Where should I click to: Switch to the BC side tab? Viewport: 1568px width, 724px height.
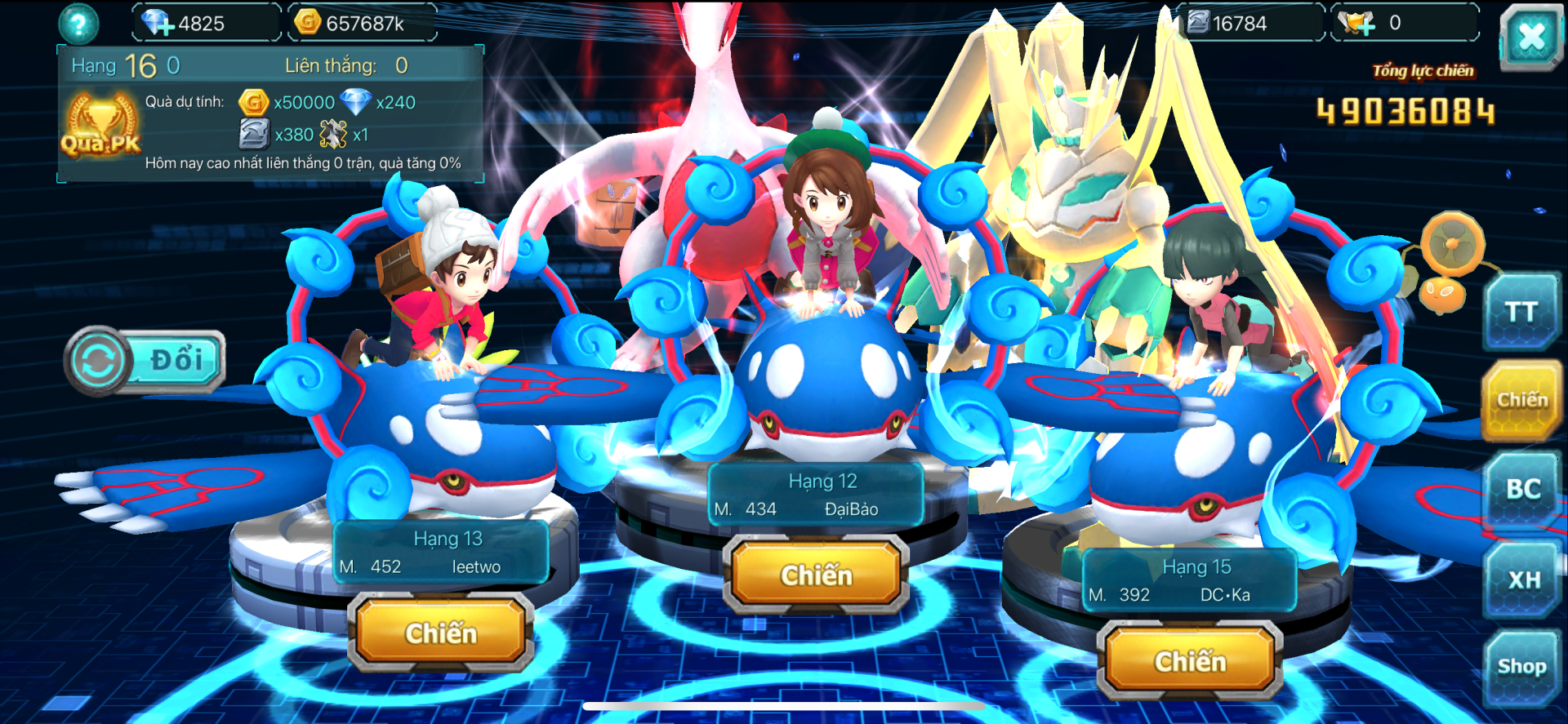[x=1523, y=489]
